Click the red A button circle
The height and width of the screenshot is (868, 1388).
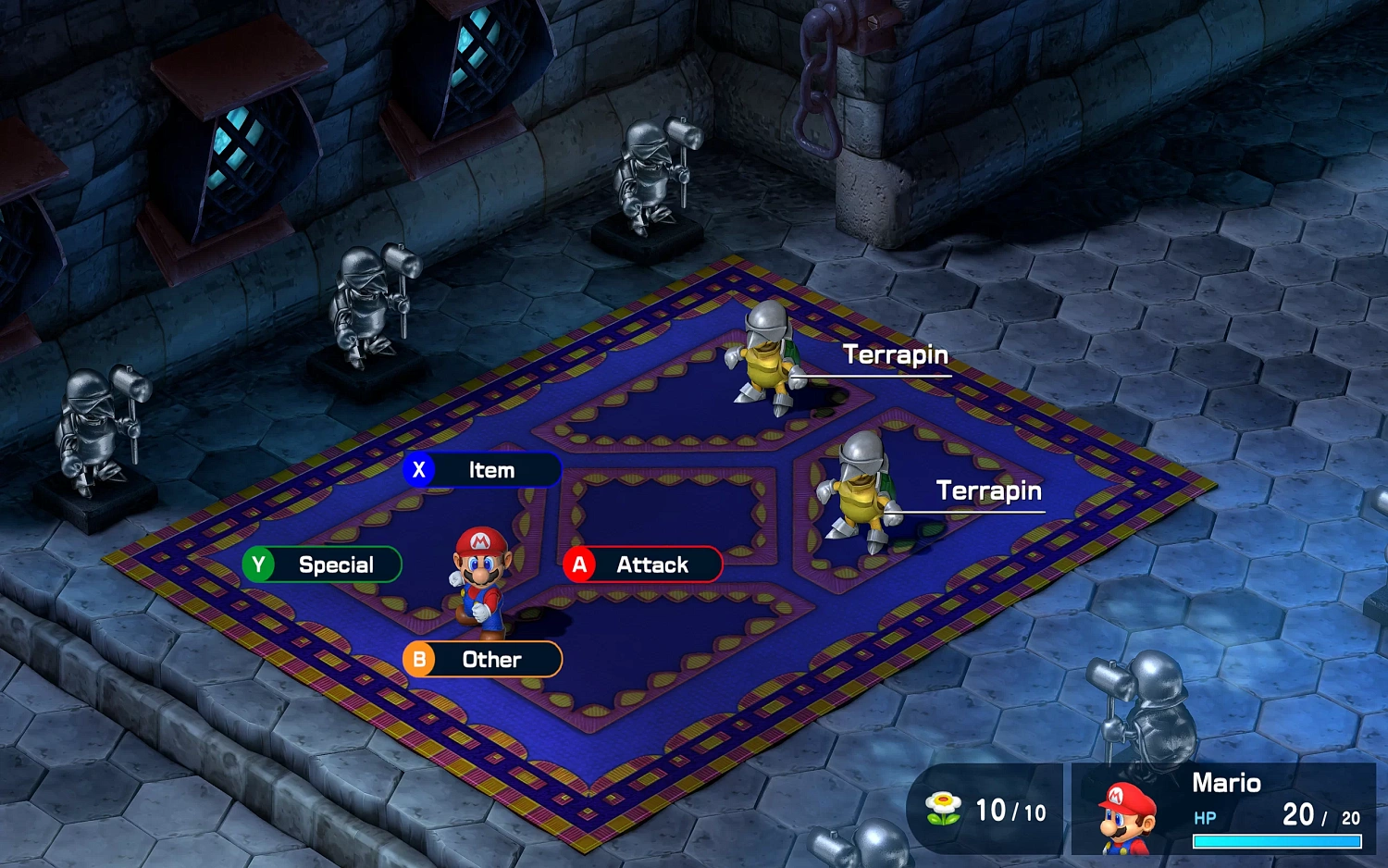click(x=580, y=564)
